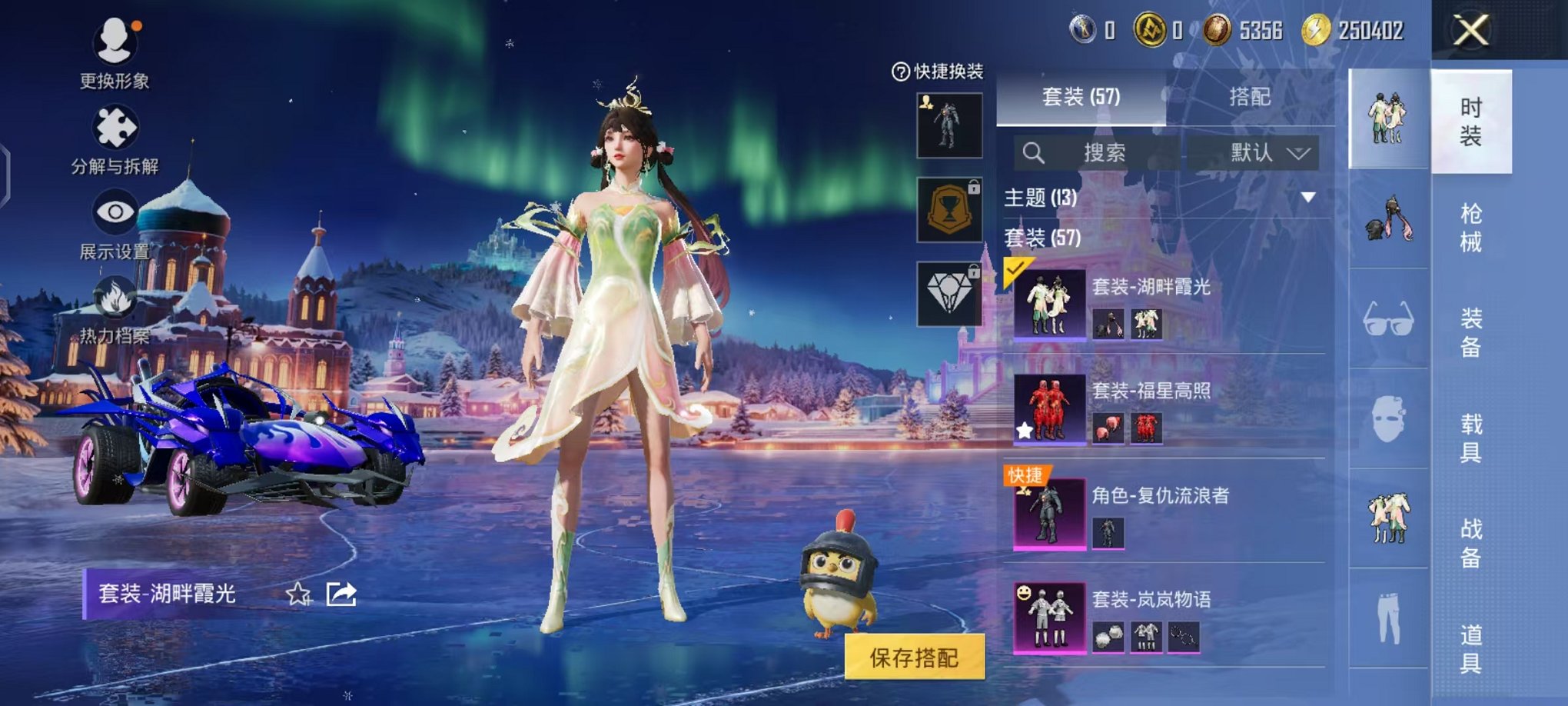Viewport: 1568px width, 706px height.
Task: Select the 套装 (57) tab
Action: (1081, 97)
